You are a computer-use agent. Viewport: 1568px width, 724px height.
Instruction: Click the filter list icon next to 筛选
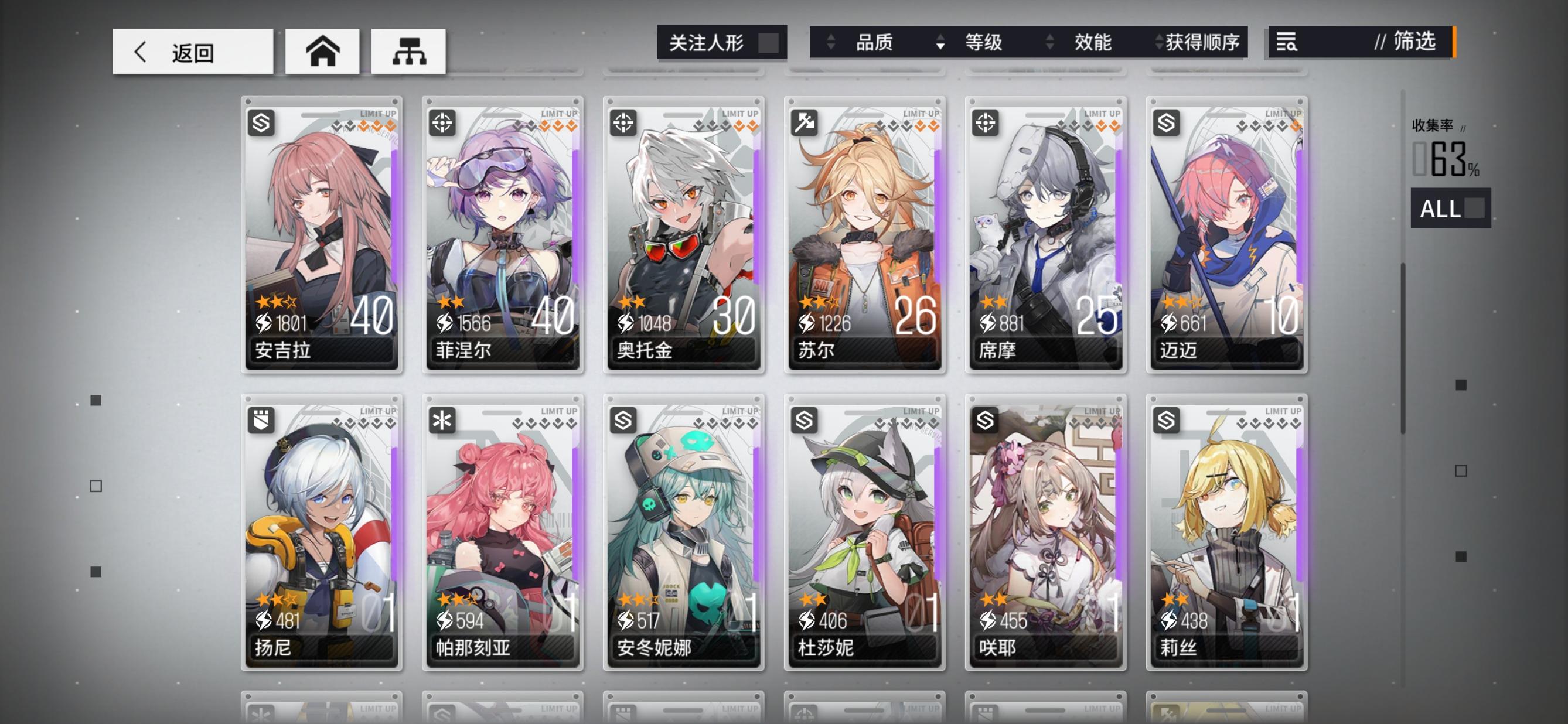[1286, 43]
